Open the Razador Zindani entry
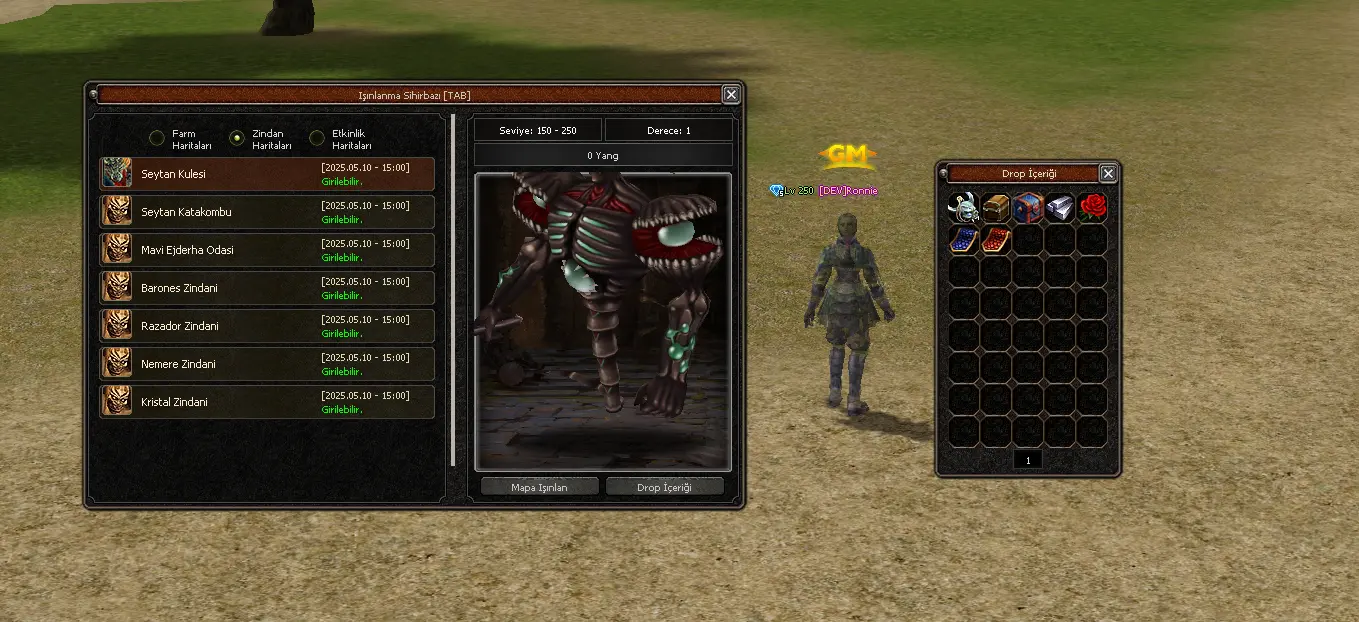The height and width of the screenshot is (622, 1359). point(267,326)
